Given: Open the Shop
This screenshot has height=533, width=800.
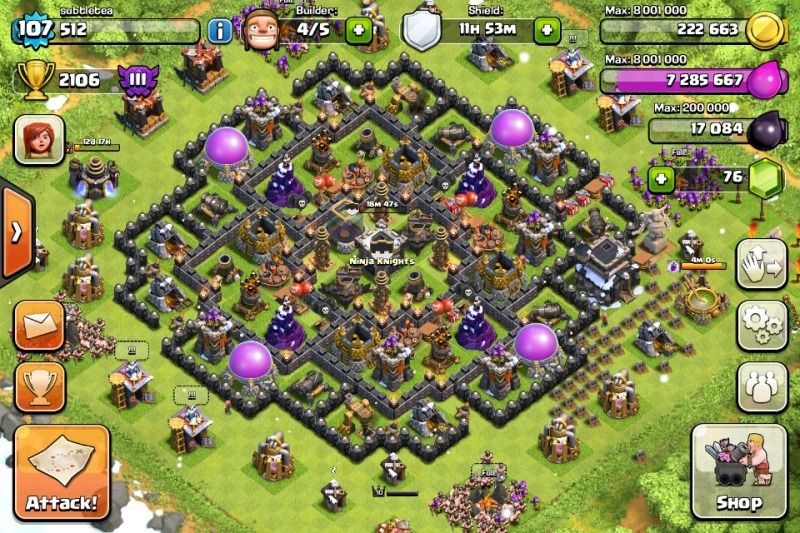Looking at the screenshot, I should (x=738, y=472).
